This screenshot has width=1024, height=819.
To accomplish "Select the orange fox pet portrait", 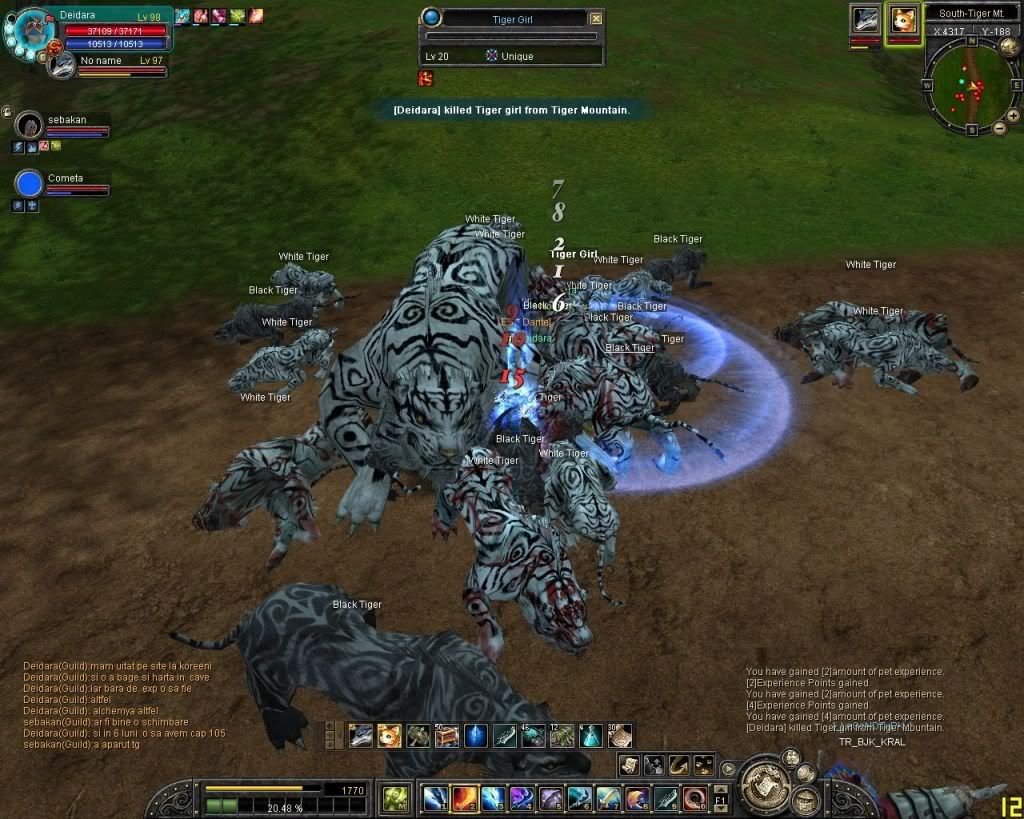I will (x=903, y=20).
